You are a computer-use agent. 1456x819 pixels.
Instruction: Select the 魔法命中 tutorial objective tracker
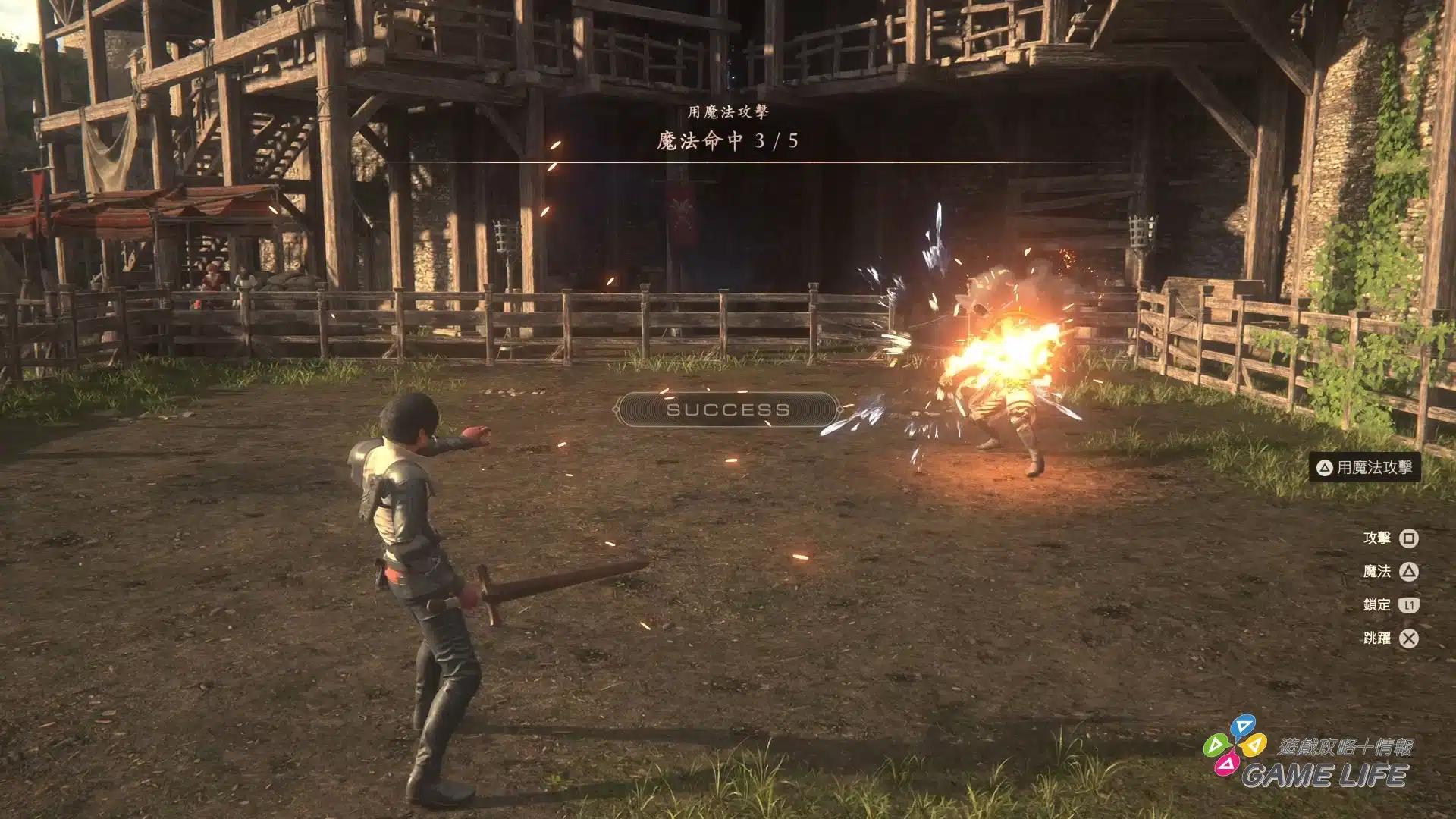point(727,140)
